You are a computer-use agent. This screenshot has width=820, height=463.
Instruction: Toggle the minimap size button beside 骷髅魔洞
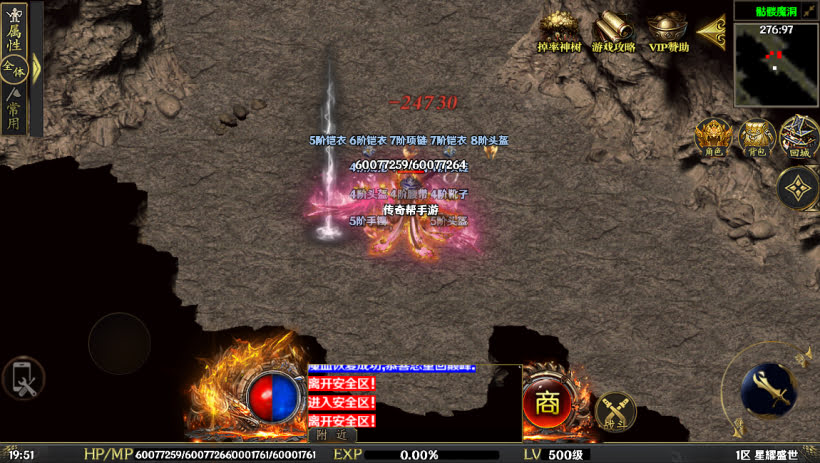(x=808, y=10)
